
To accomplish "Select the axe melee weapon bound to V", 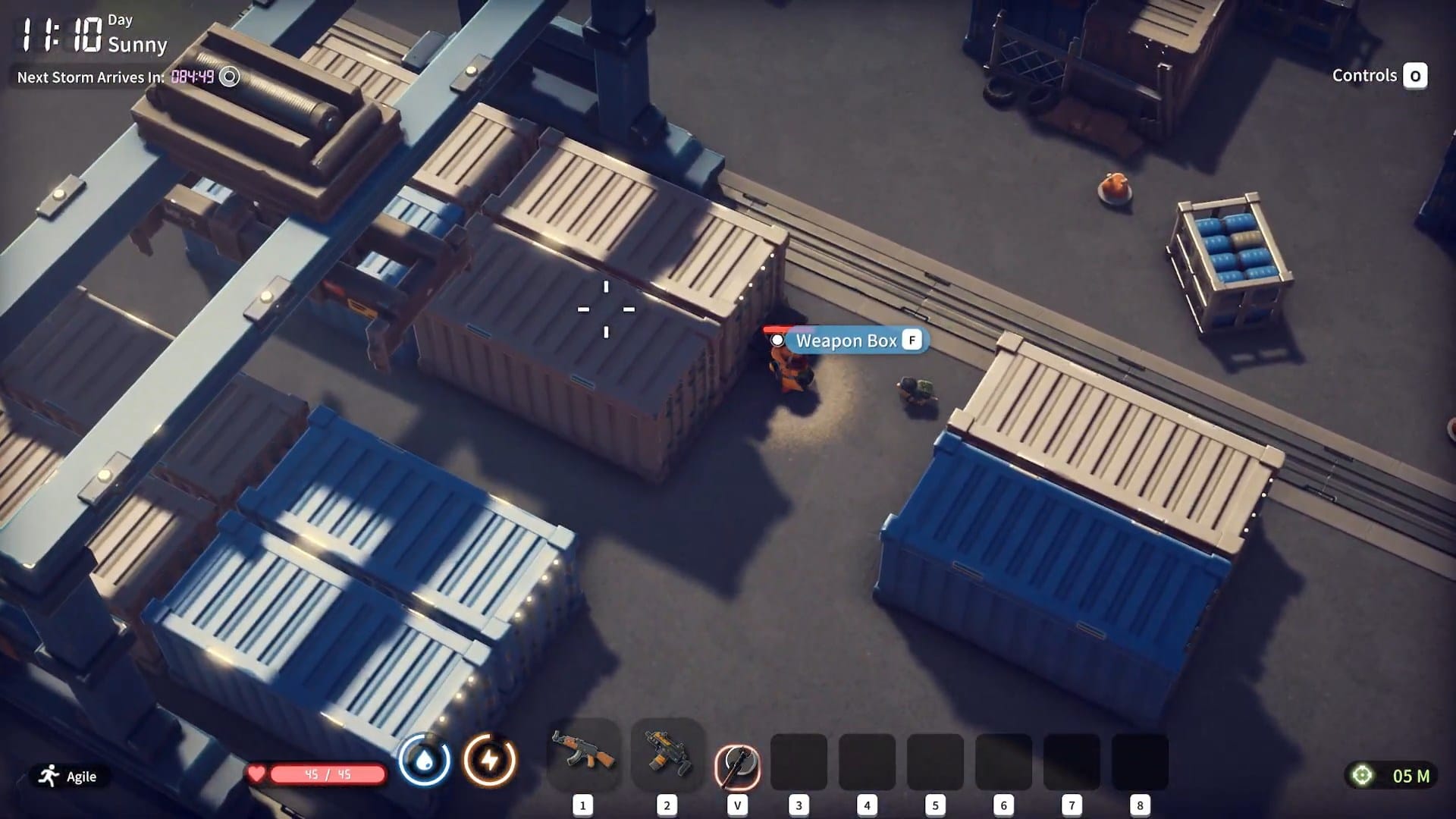I will [736, 762].
